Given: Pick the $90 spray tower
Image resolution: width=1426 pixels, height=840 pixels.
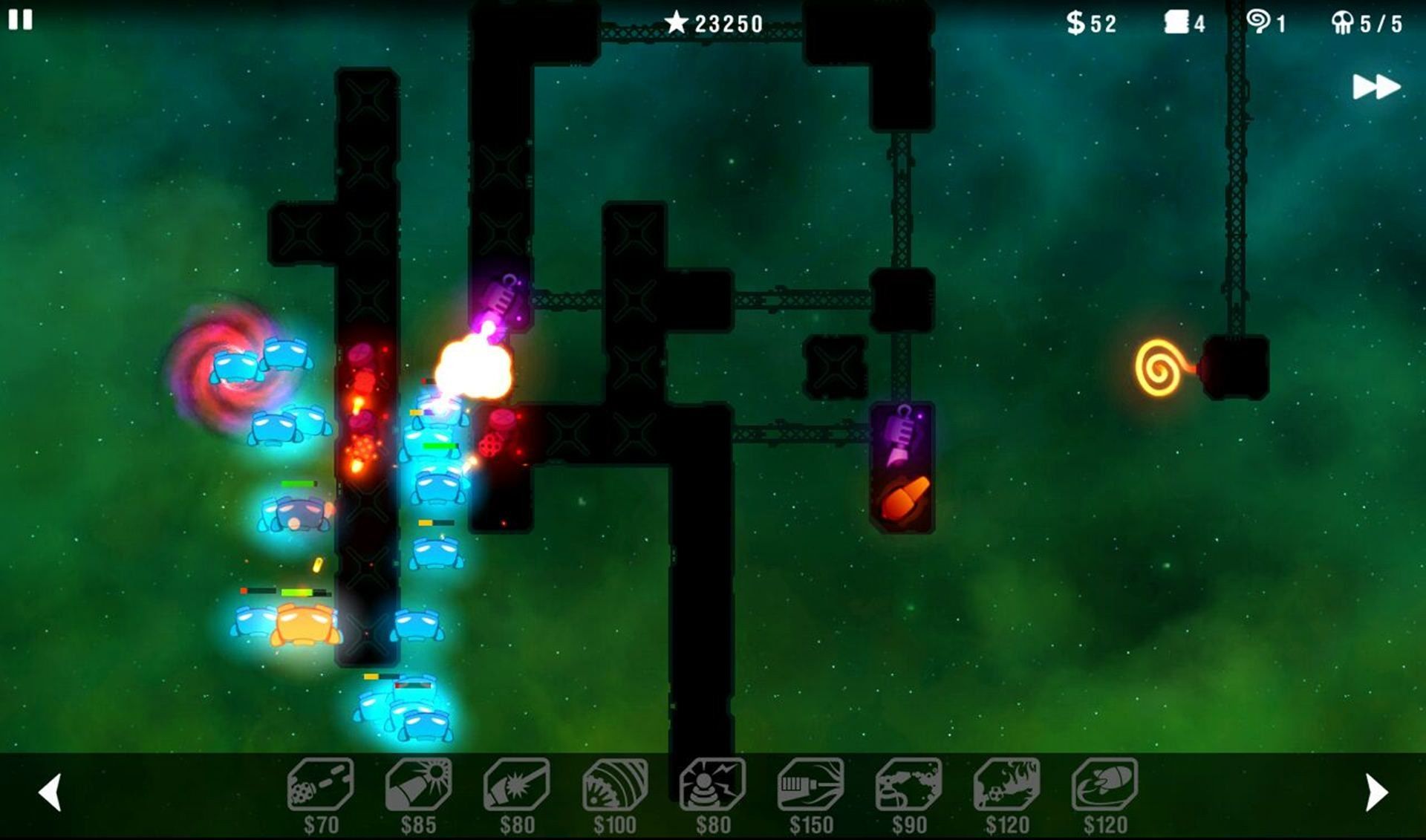Looking at the screenshot, I should (909, 785).
